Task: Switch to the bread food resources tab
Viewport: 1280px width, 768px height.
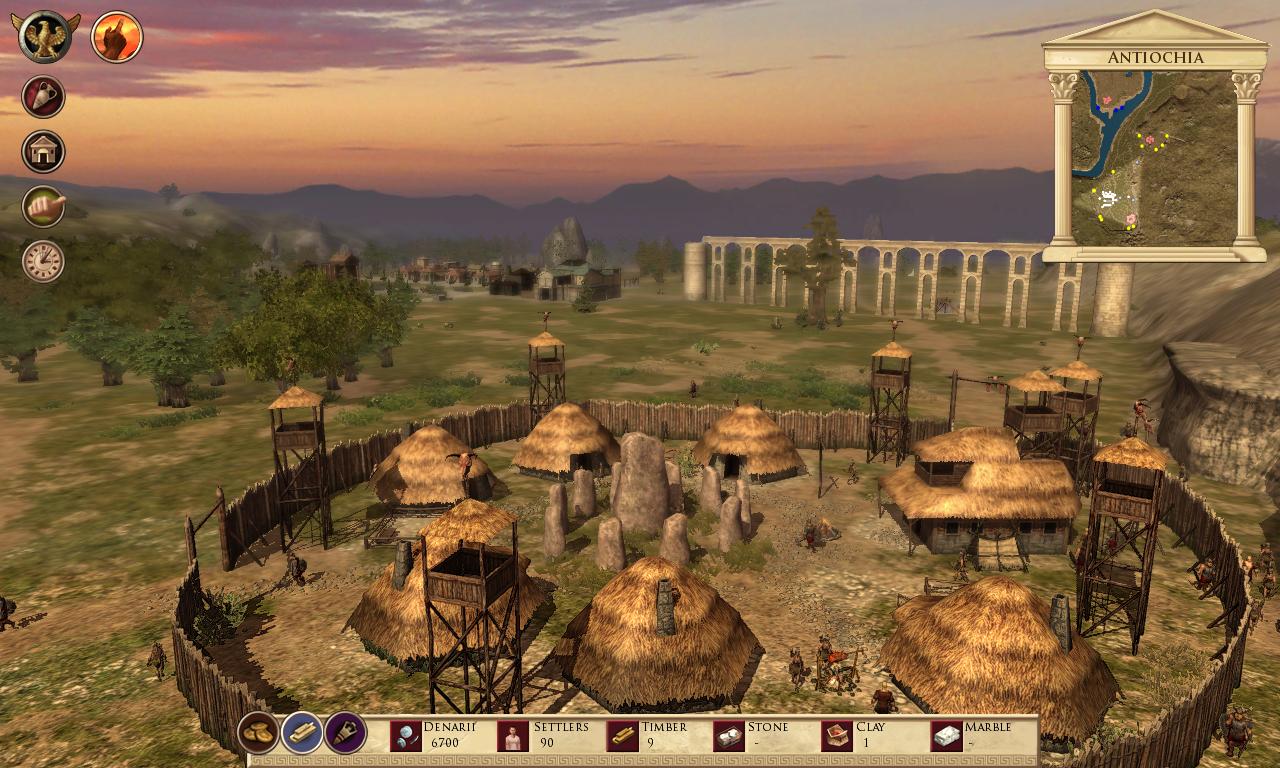Action: [258, 733]
